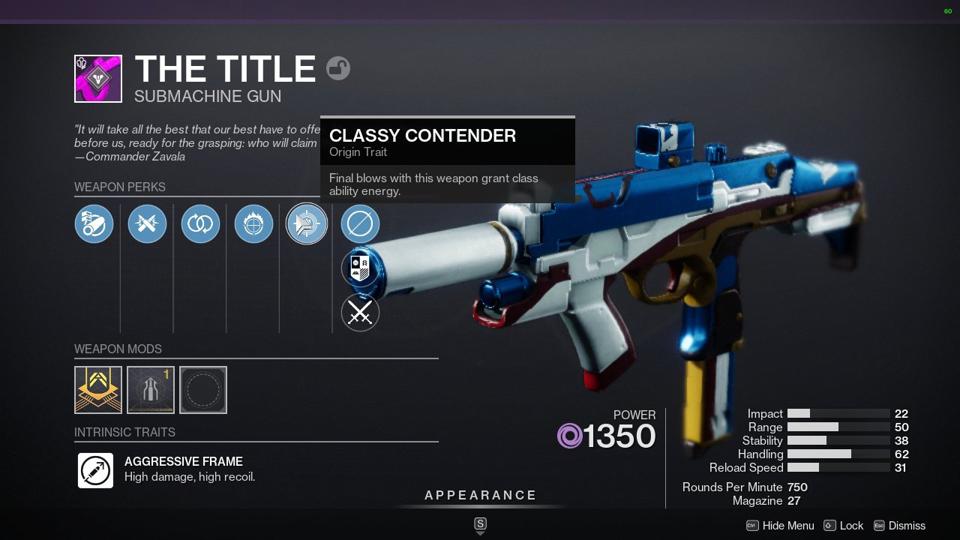This screenshot has height=540, width=960.
Task: Choose the two interlocked rings perk
Action: (x=200, y=224)
